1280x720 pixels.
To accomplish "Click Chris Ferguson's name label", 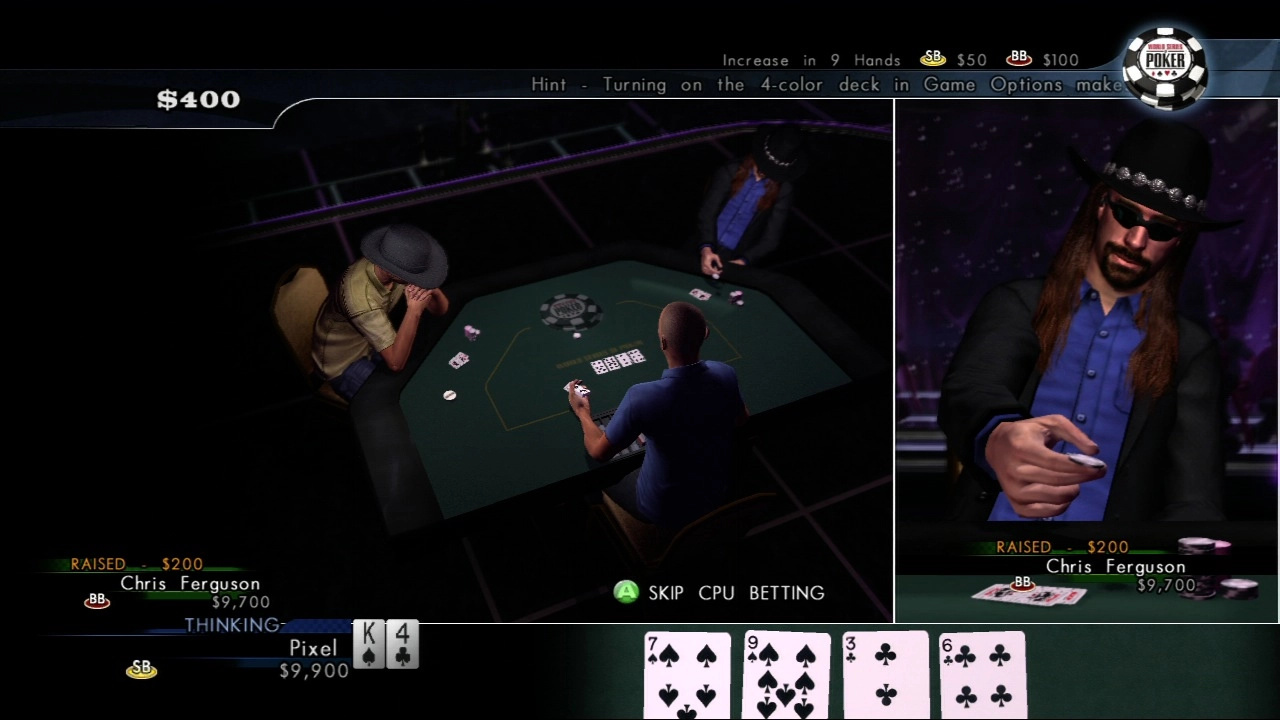I will tap(190, 583).
